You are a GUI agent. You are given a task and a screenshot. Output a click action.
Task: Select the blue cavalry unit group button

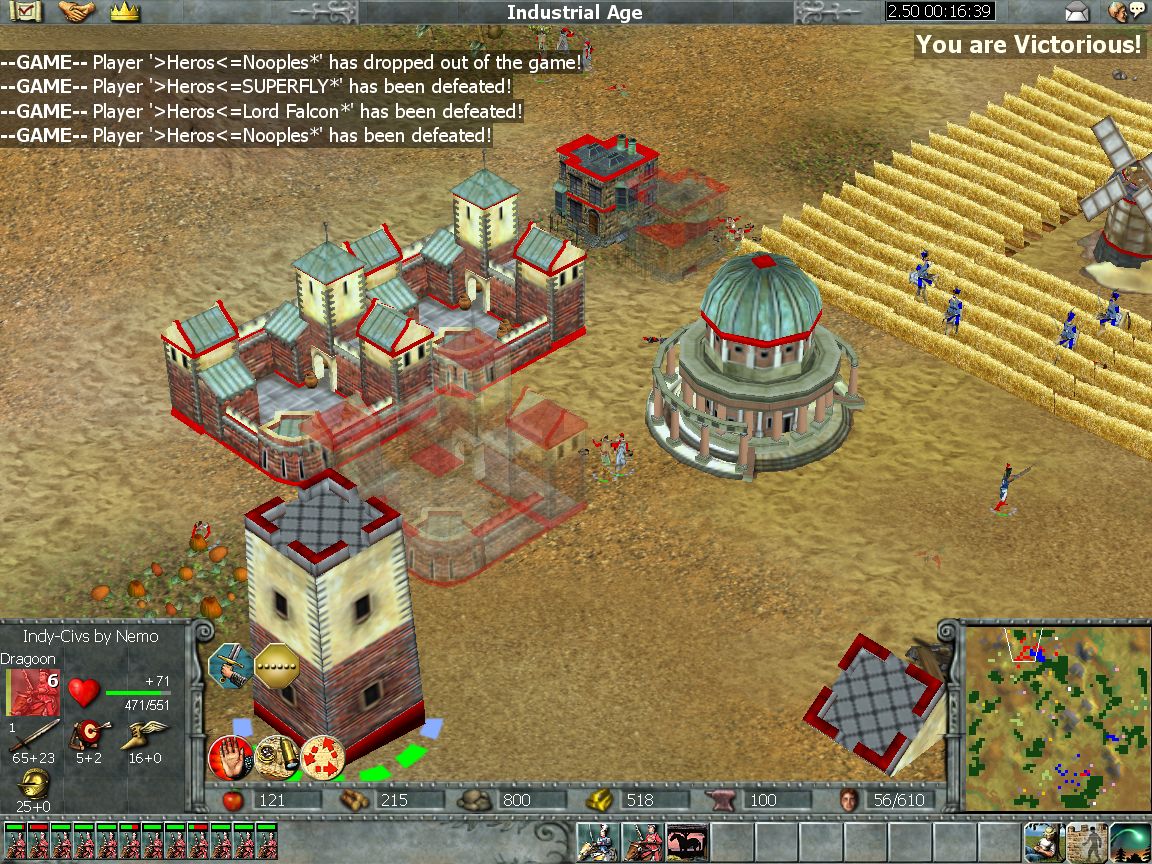597,842
